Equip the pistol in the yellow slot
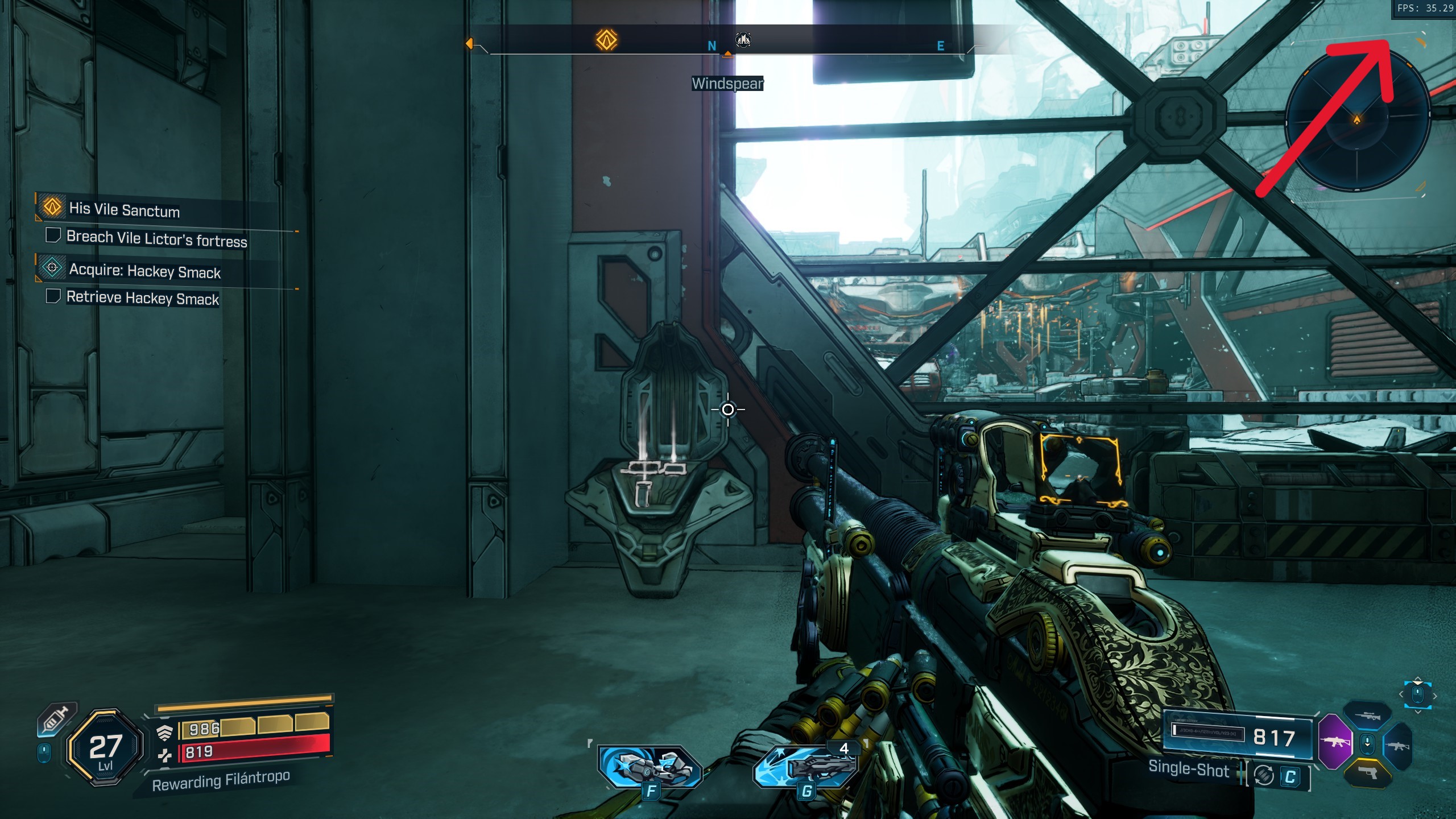 click(1368, 772)
